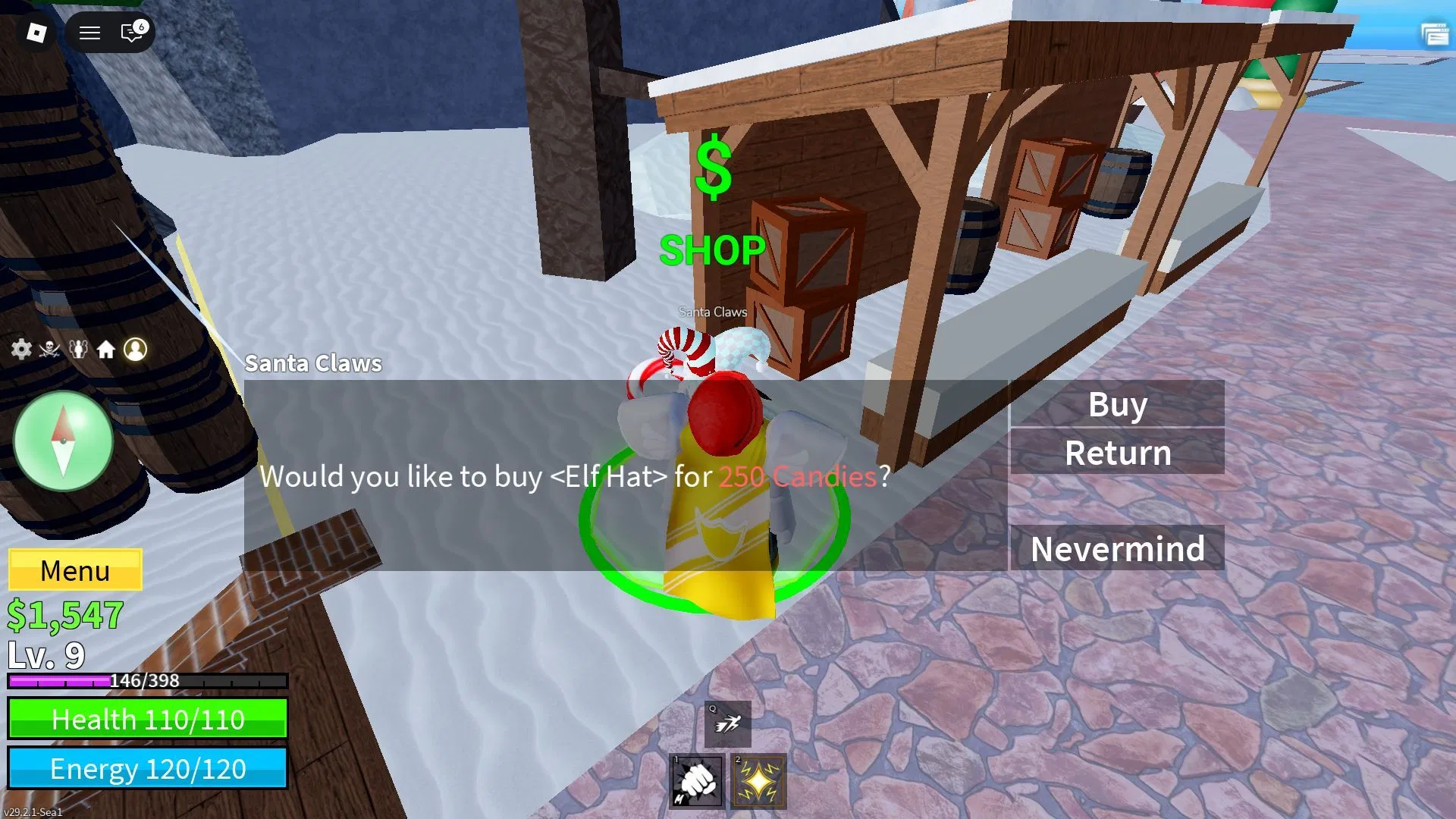The image size is (1456, 819).
Task: Open the yellow Menu button
Action: [75, 570]
